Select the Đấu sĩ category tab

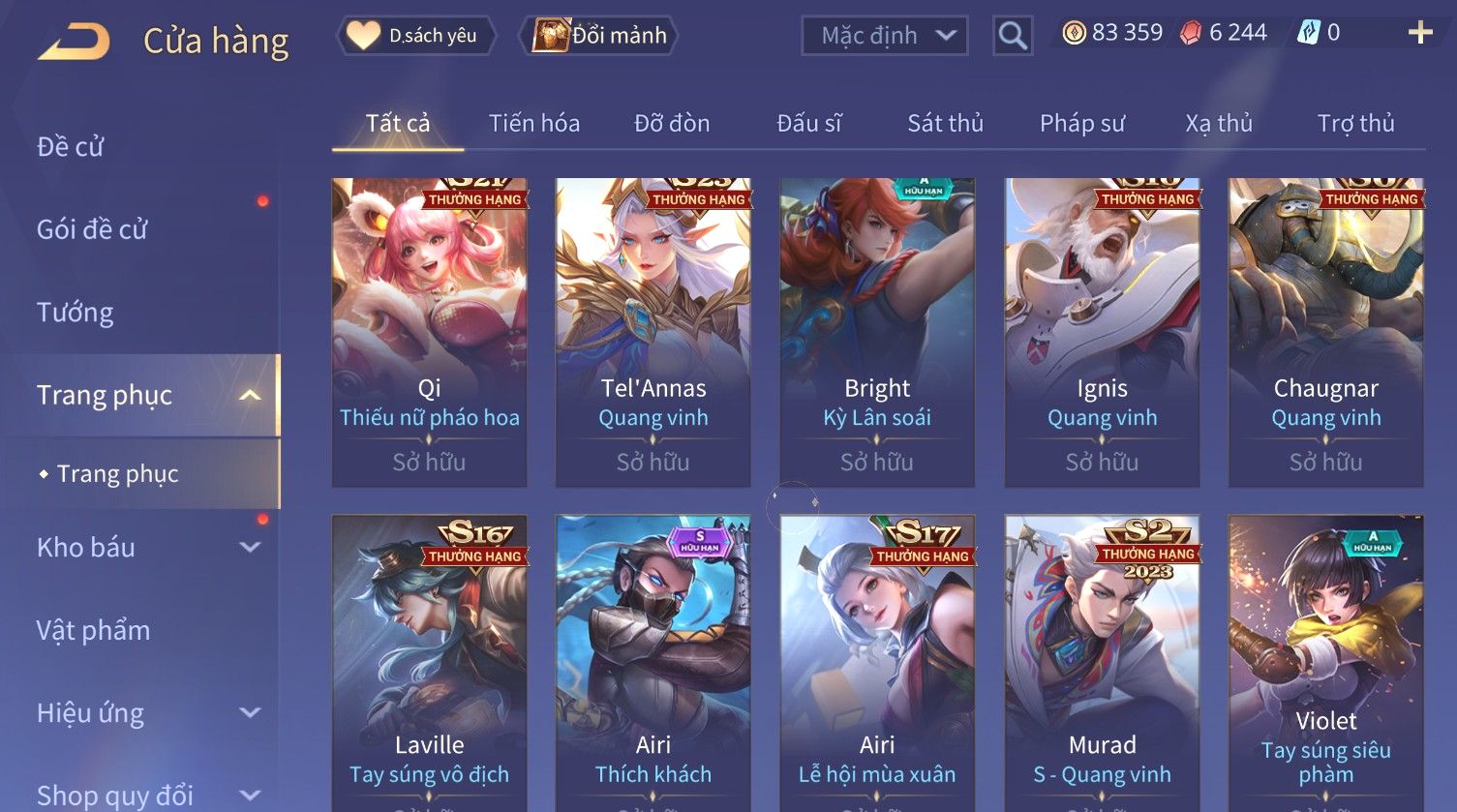tap(808, 124)
